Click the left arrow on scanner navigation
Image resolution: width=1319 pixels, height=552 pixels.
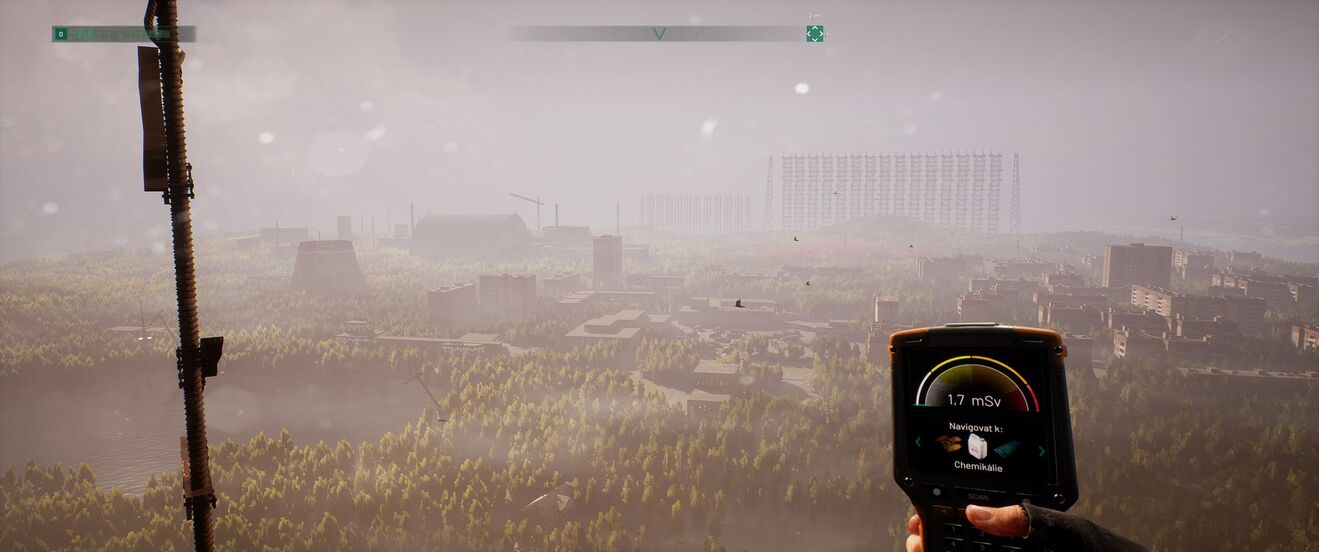[918, 442]
